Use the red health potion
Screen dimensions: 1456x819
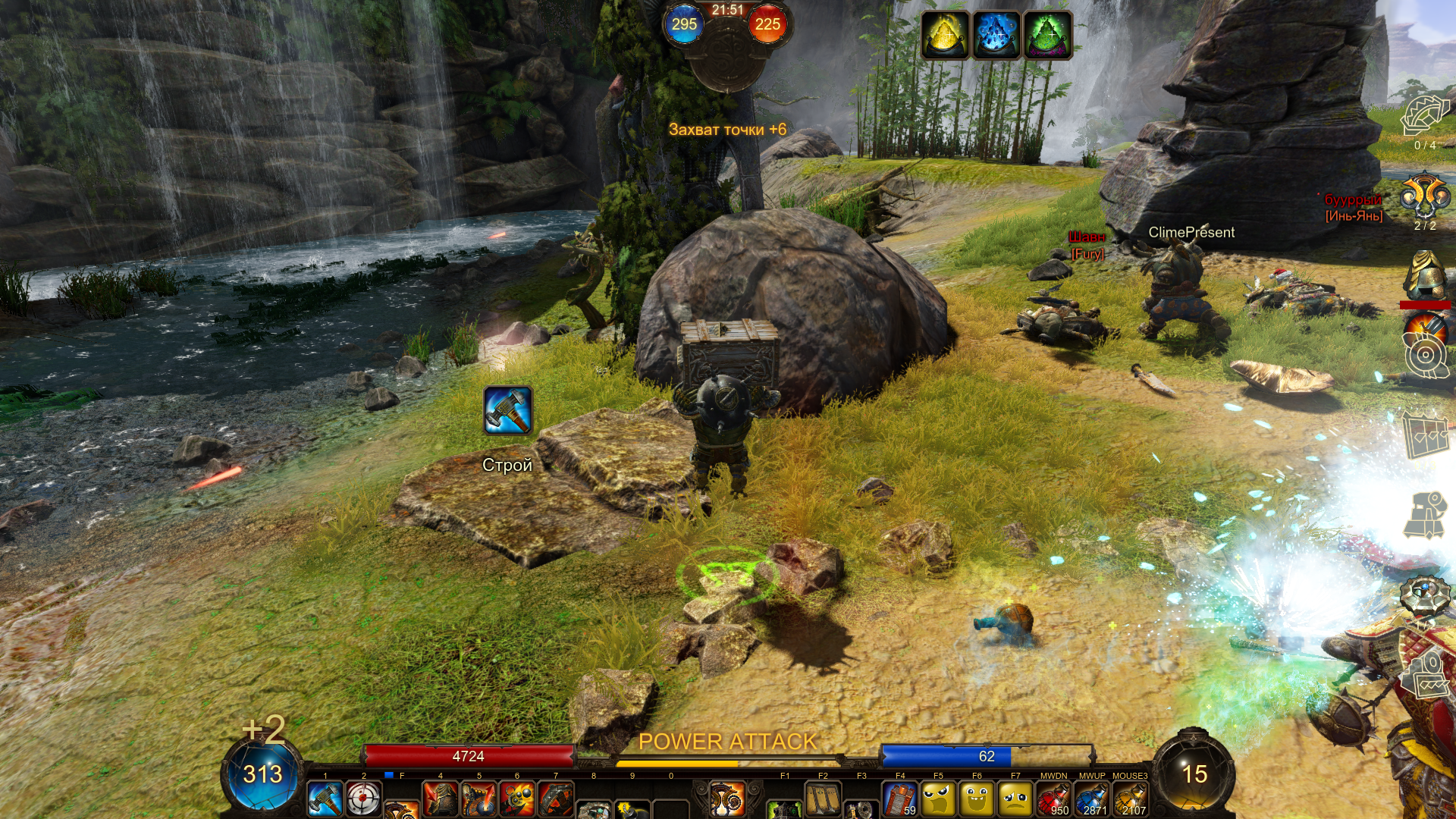(1053, 799)
